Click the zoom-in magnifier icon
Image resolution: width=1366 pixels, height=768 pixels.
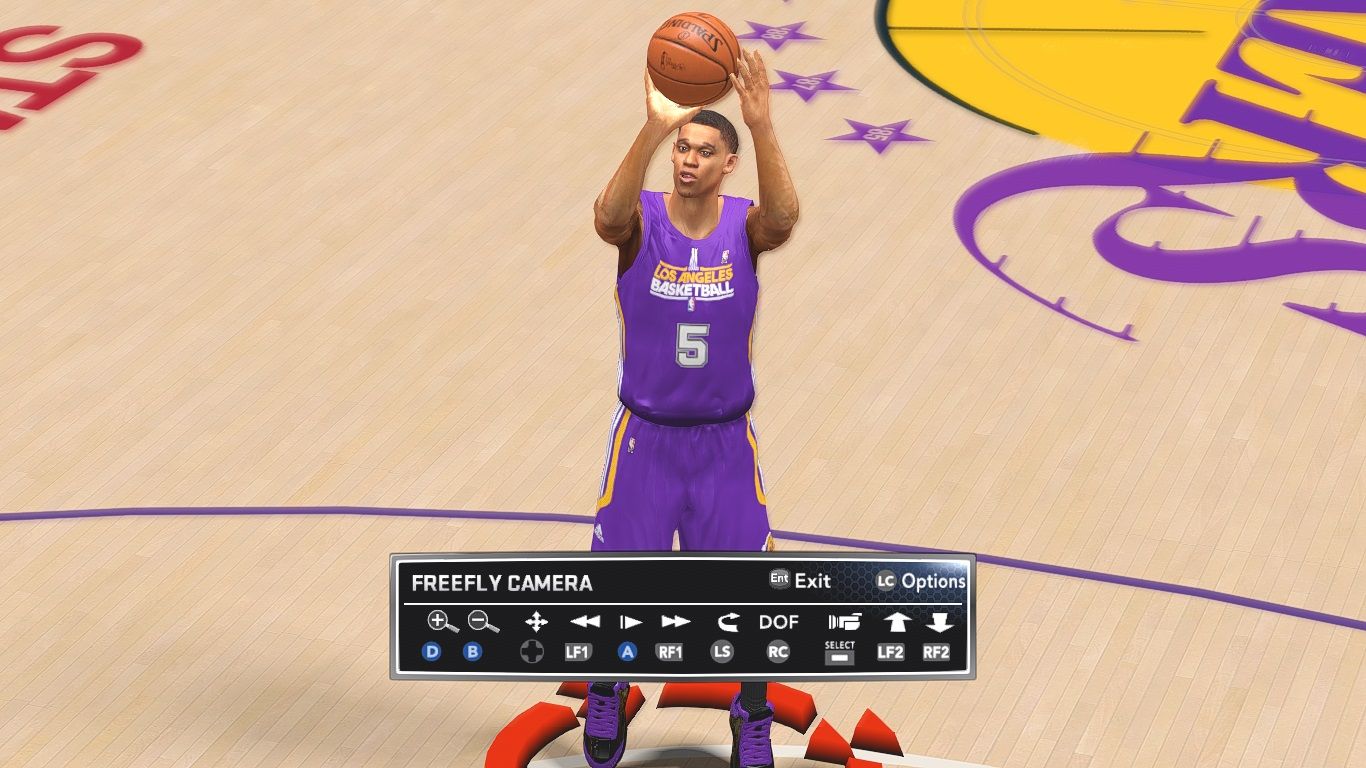441,622
